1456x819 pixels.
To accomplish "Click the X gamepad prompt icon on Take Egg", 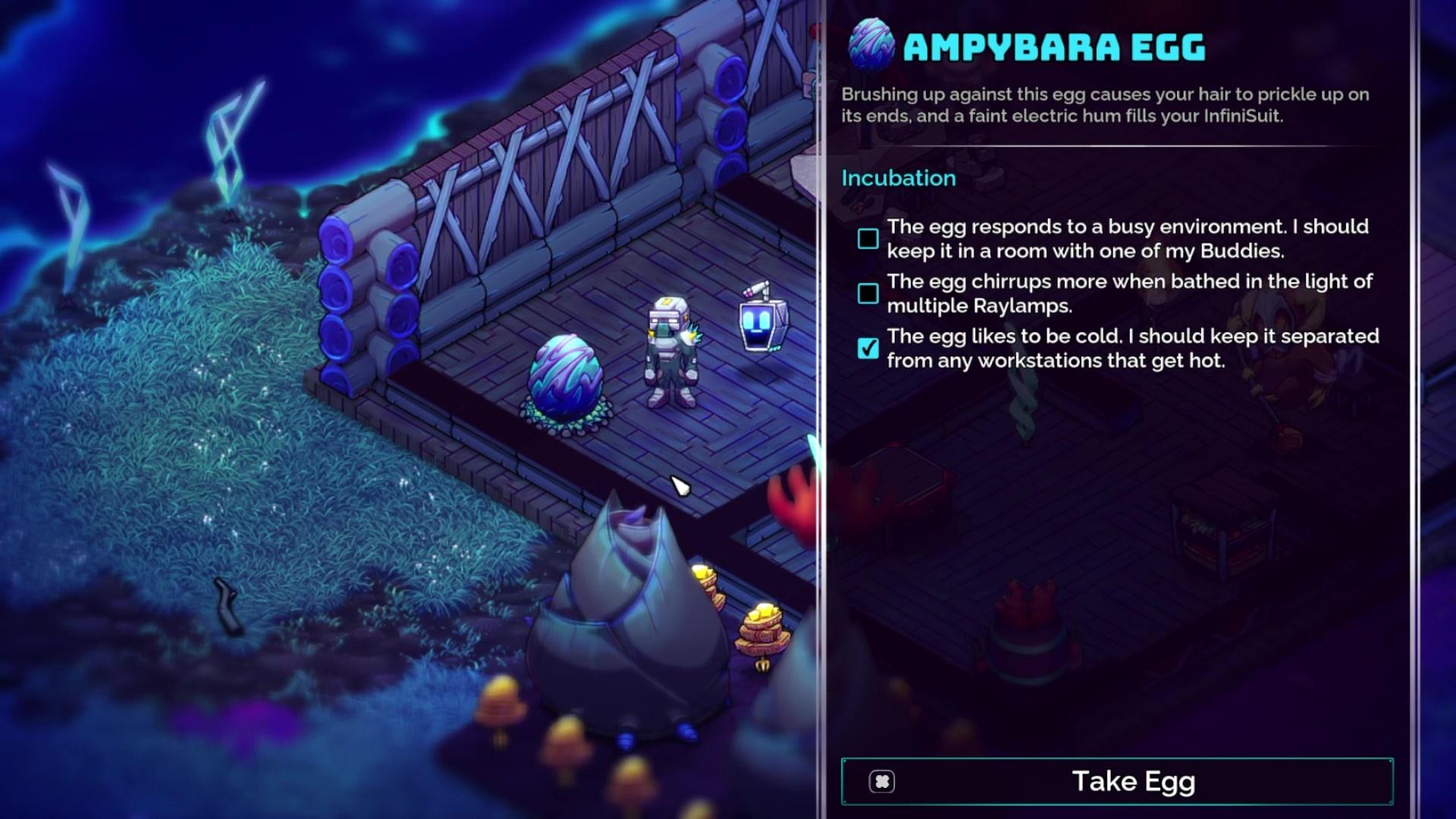I will coord(882,780).
